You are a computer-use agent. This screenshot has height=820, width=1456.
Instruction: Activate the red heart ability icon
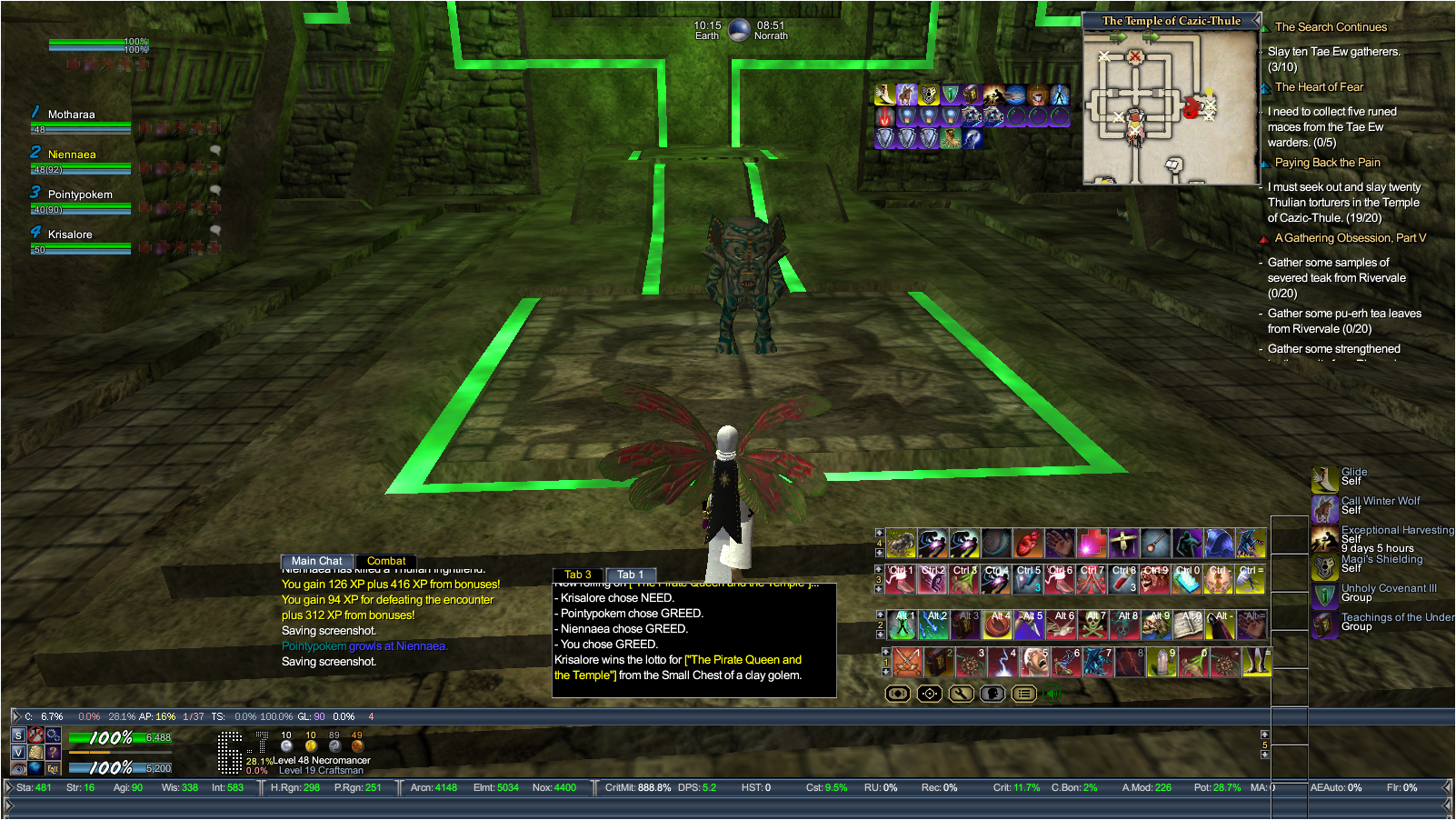(x=1028, y=544)
